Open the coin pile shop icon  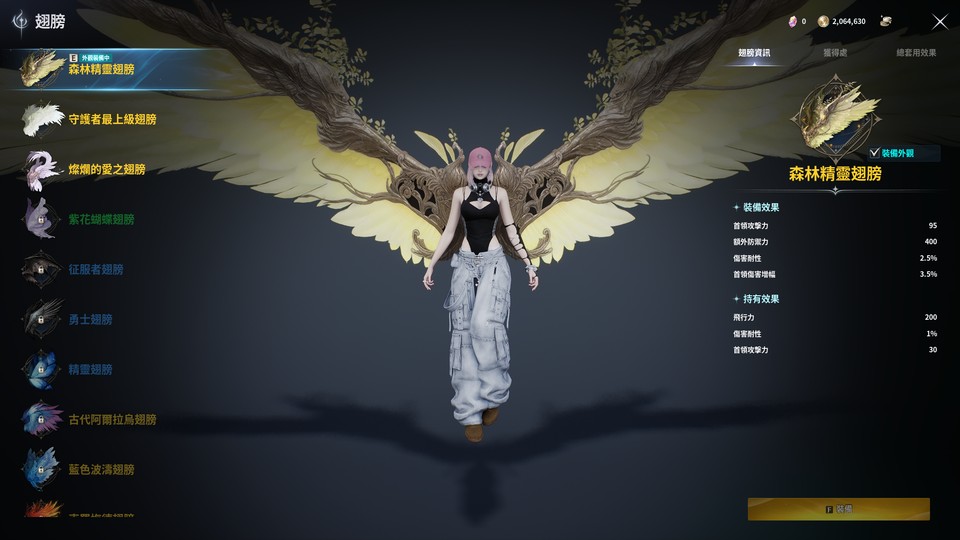coord(886,21)
